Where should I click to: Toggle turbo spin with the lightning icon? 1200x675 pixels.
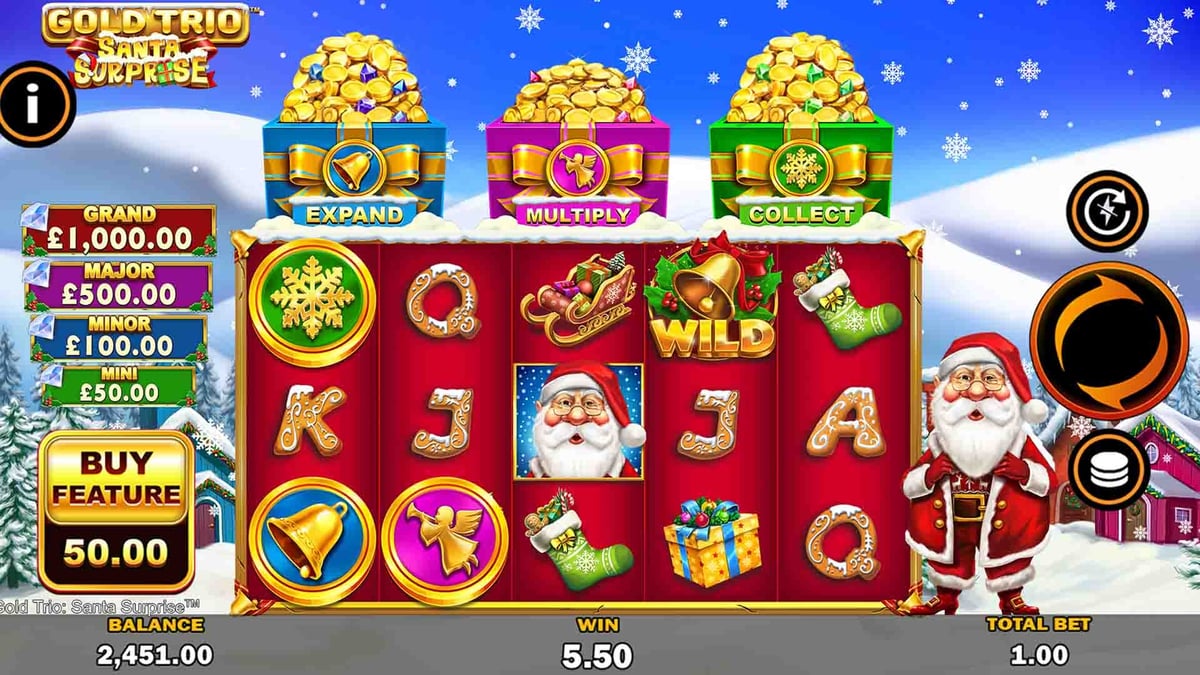click(x=1106, y=211)
